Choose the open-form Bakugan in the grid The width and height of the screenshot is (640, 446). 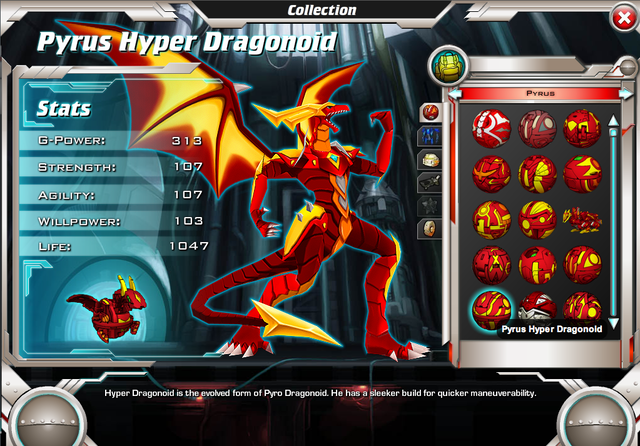[582, 216]
